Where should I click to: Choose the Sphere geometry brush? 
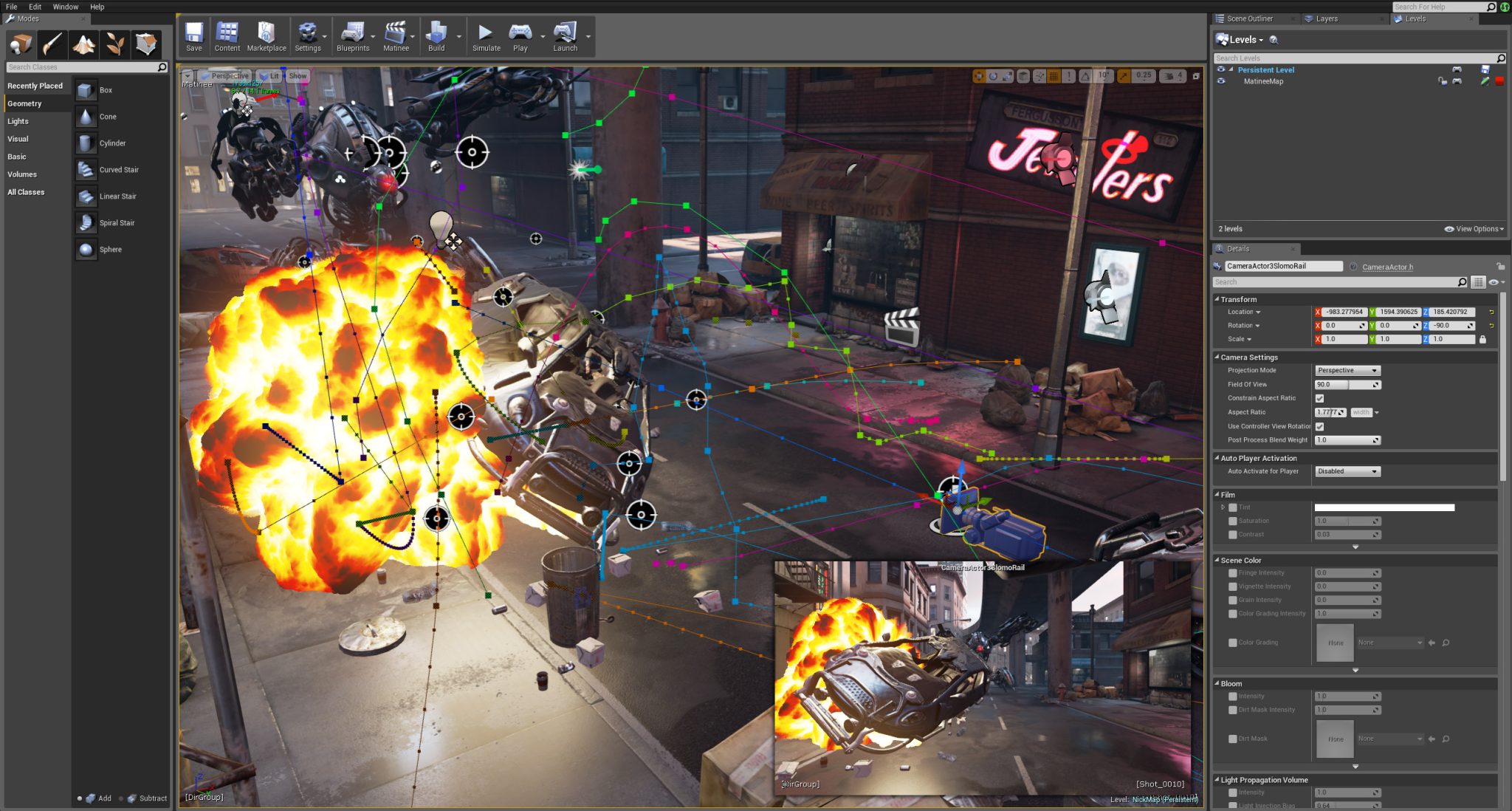click(x=110, y=250)
